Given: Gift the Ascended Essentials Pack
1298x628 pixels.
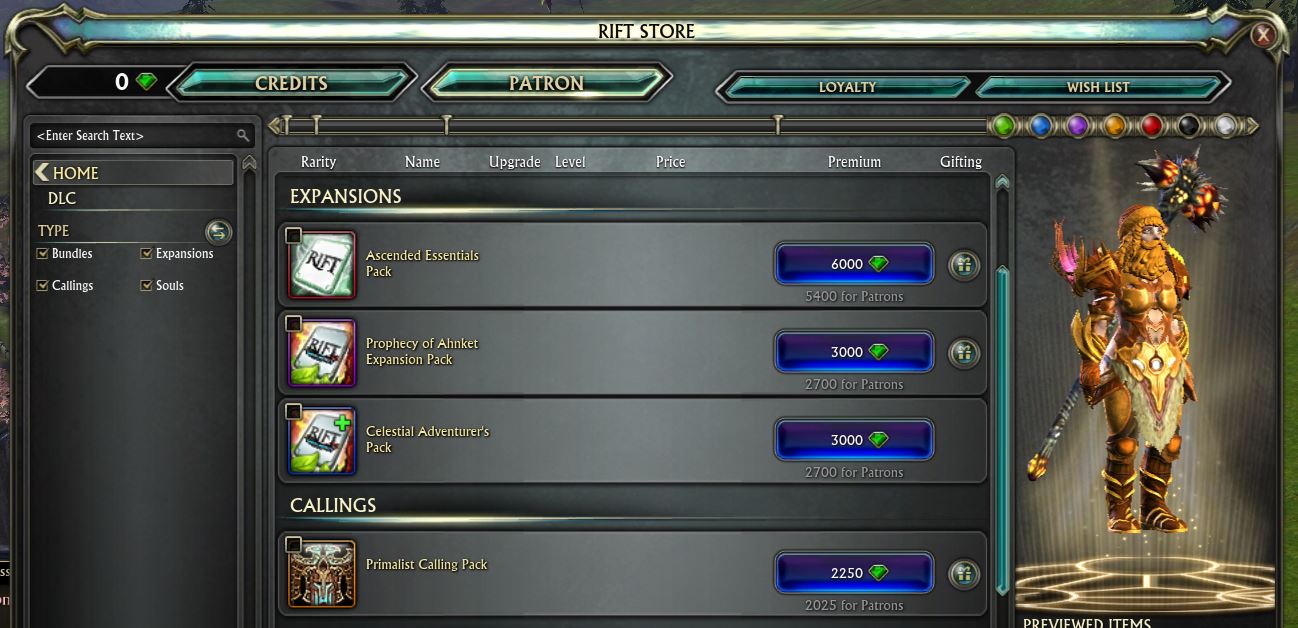Looking at the screenshot, I should coord(963,266).
